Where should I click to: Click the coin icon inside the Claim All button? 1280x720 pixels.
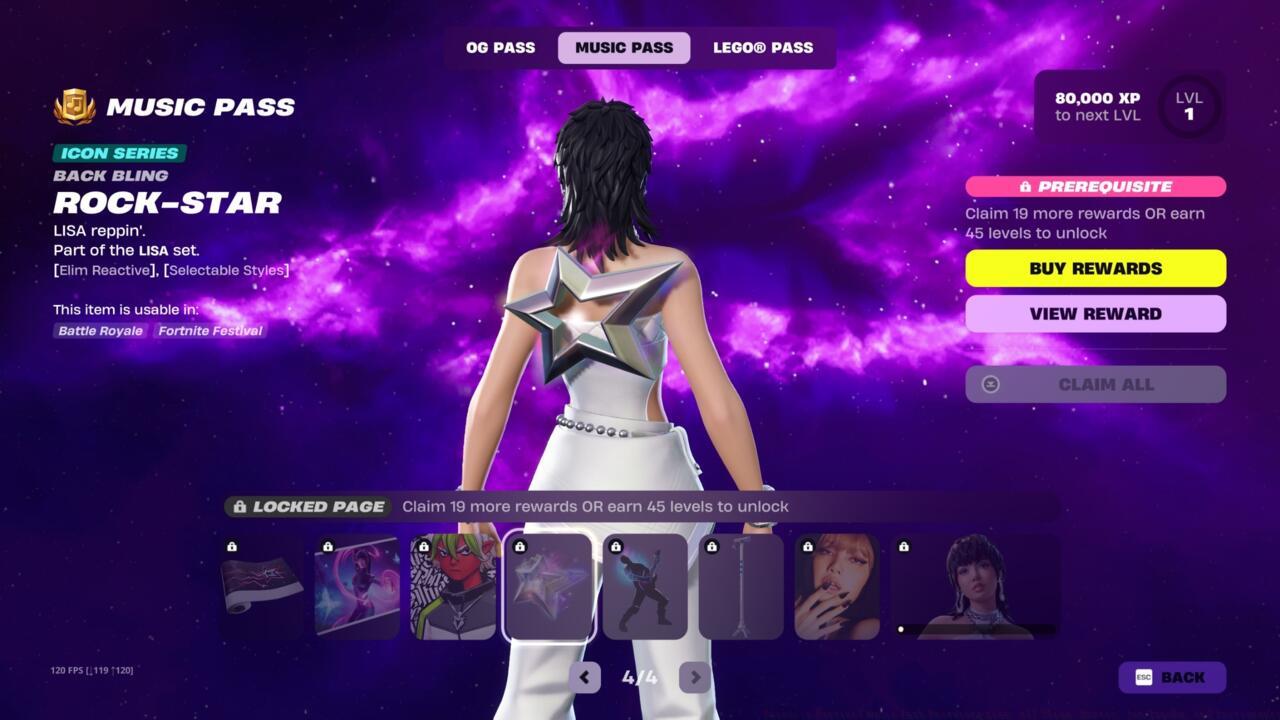click(989, 384)
